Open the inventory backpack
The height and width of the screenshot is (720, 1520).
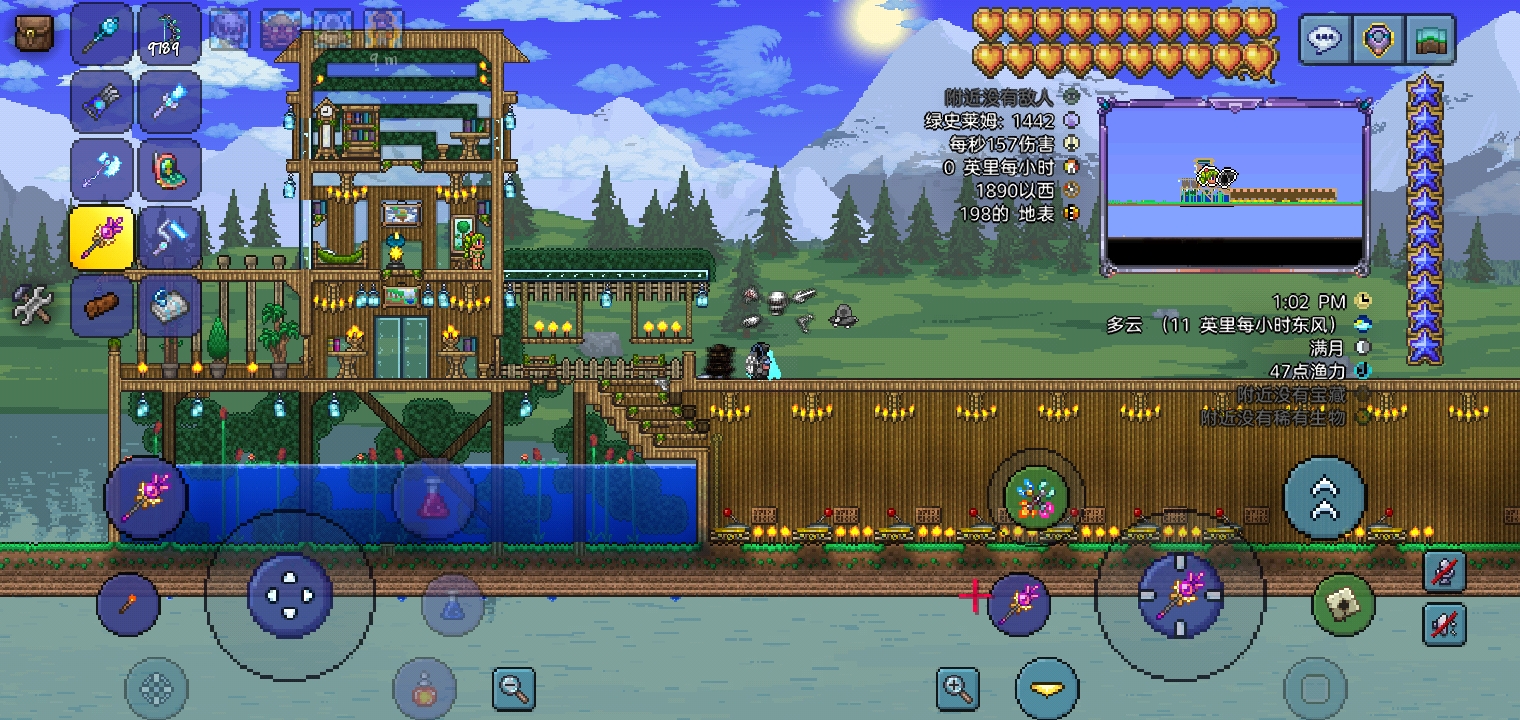(33, 34)
